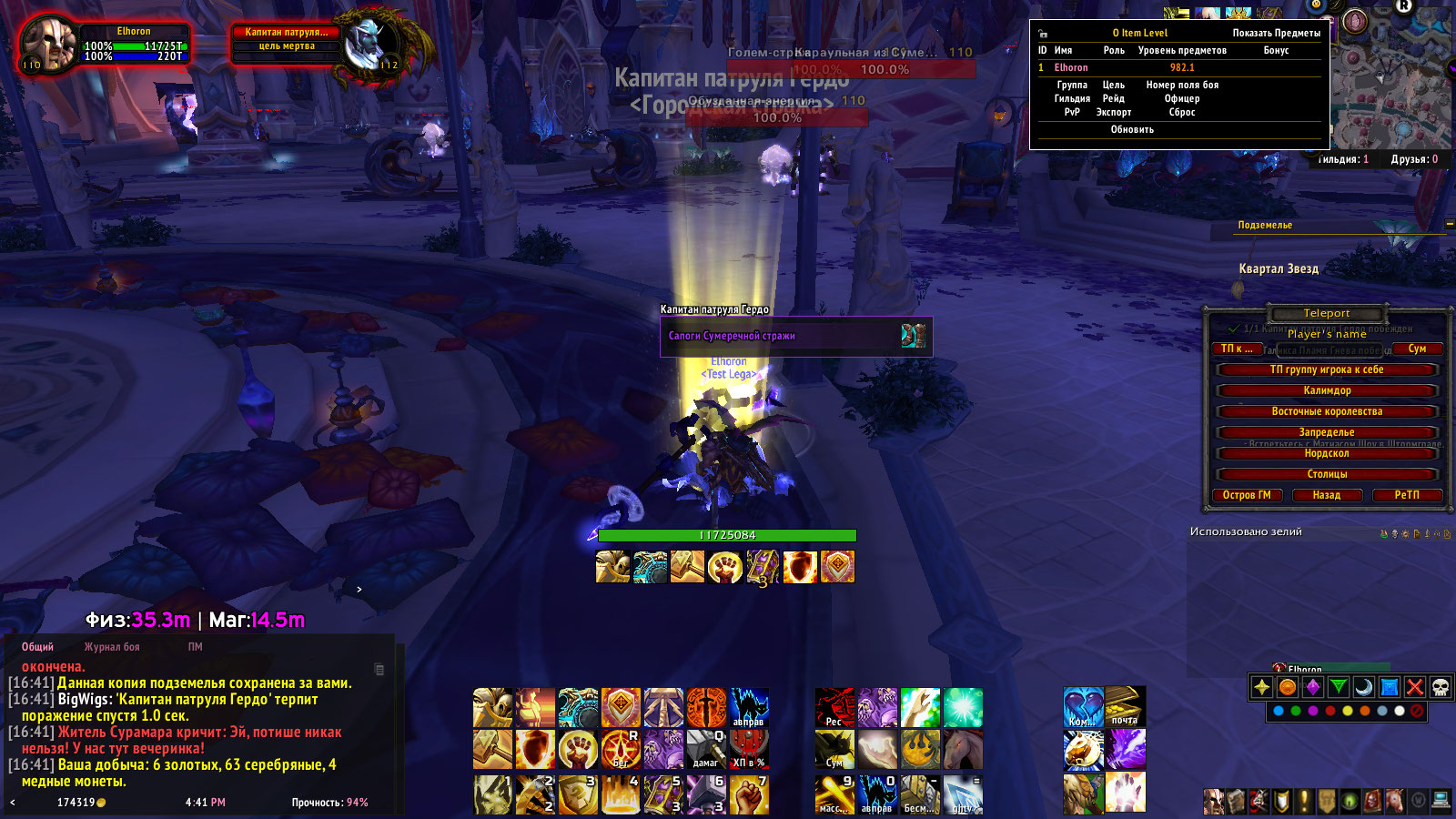This screenshot has height=819, width=1456.
Task: Teleport to Калимдор
Action: 1327,390
